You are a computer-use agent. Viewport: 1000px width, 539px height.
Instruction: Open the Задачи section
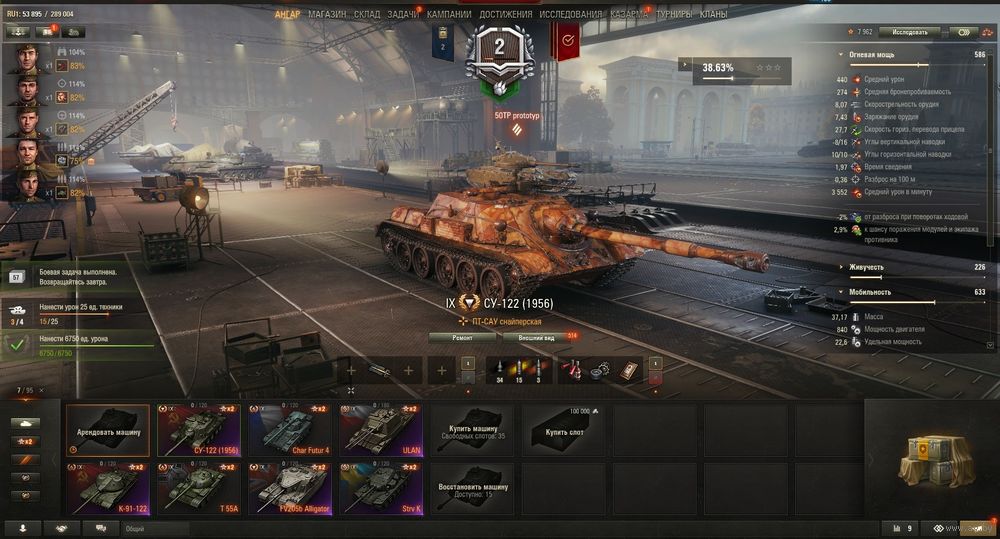coord(403,15)
